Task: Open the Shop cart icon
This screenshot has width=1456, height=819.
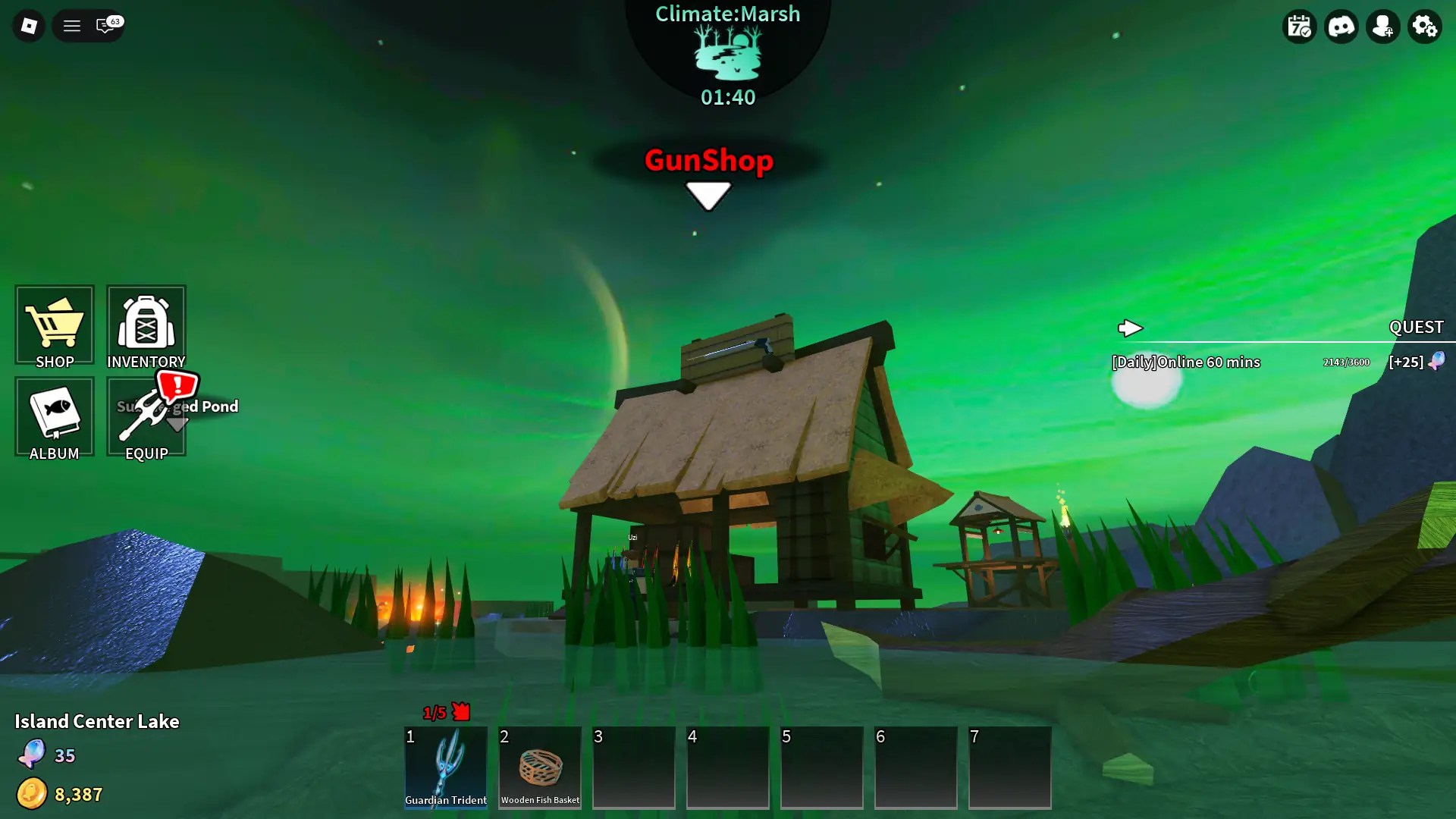Action: point(54,326)
